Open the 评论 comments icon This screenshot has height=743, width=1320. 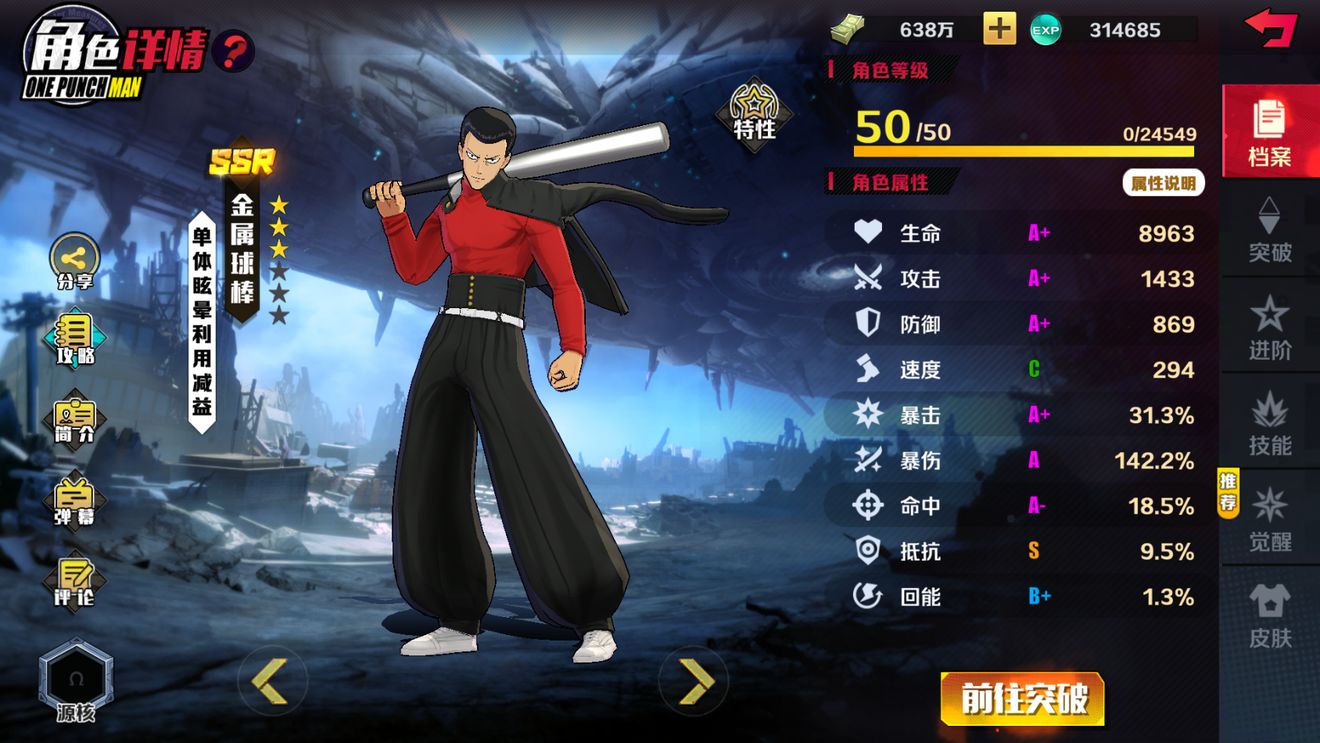tap(75, 580)
